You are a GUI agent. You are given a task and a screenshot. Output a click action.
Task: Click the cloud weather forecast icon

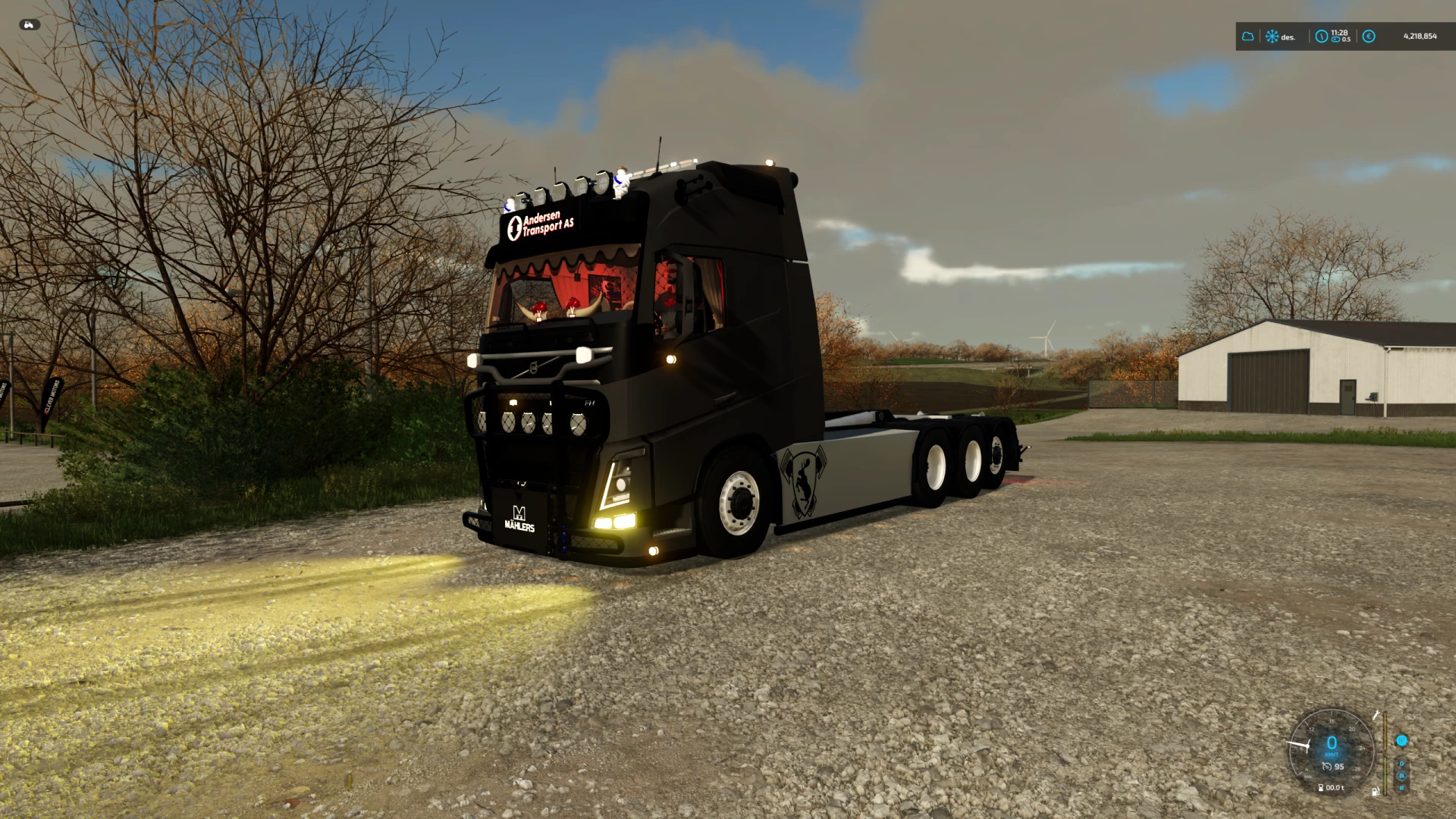[1248, 36]
